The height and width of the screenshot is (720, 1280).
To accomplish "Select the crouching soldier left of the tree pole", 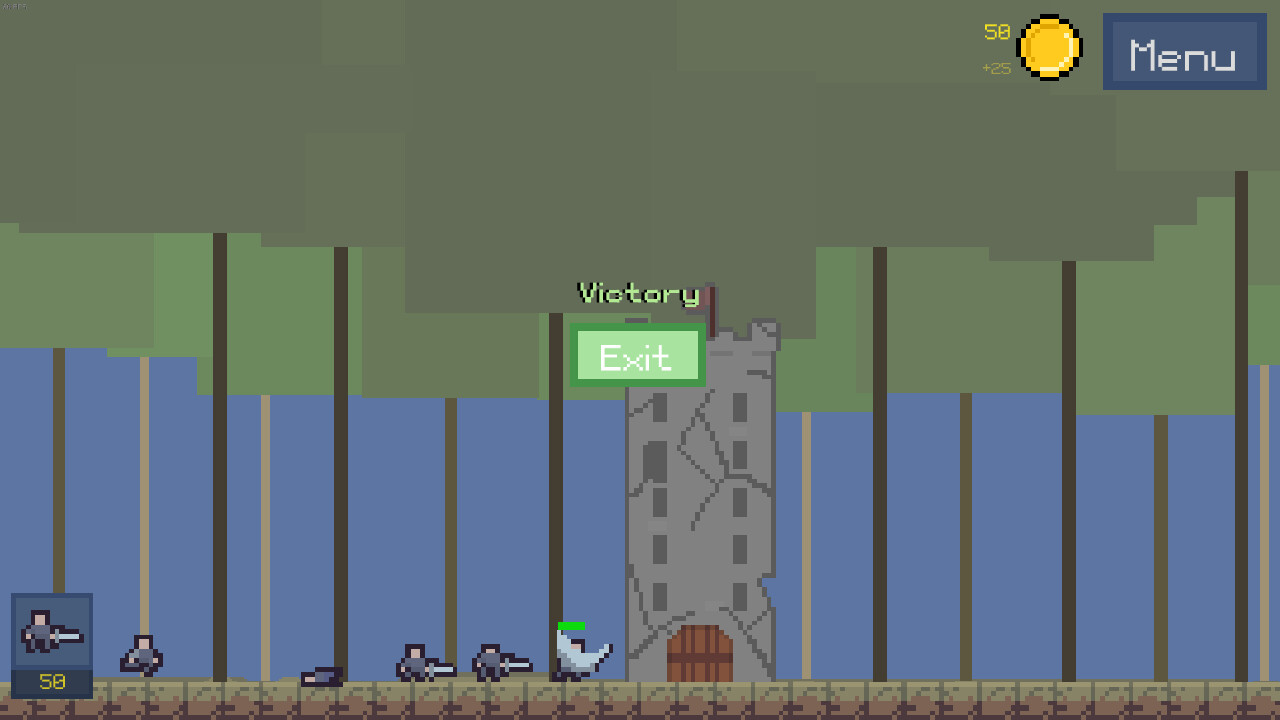I will [x=141, y=657].
